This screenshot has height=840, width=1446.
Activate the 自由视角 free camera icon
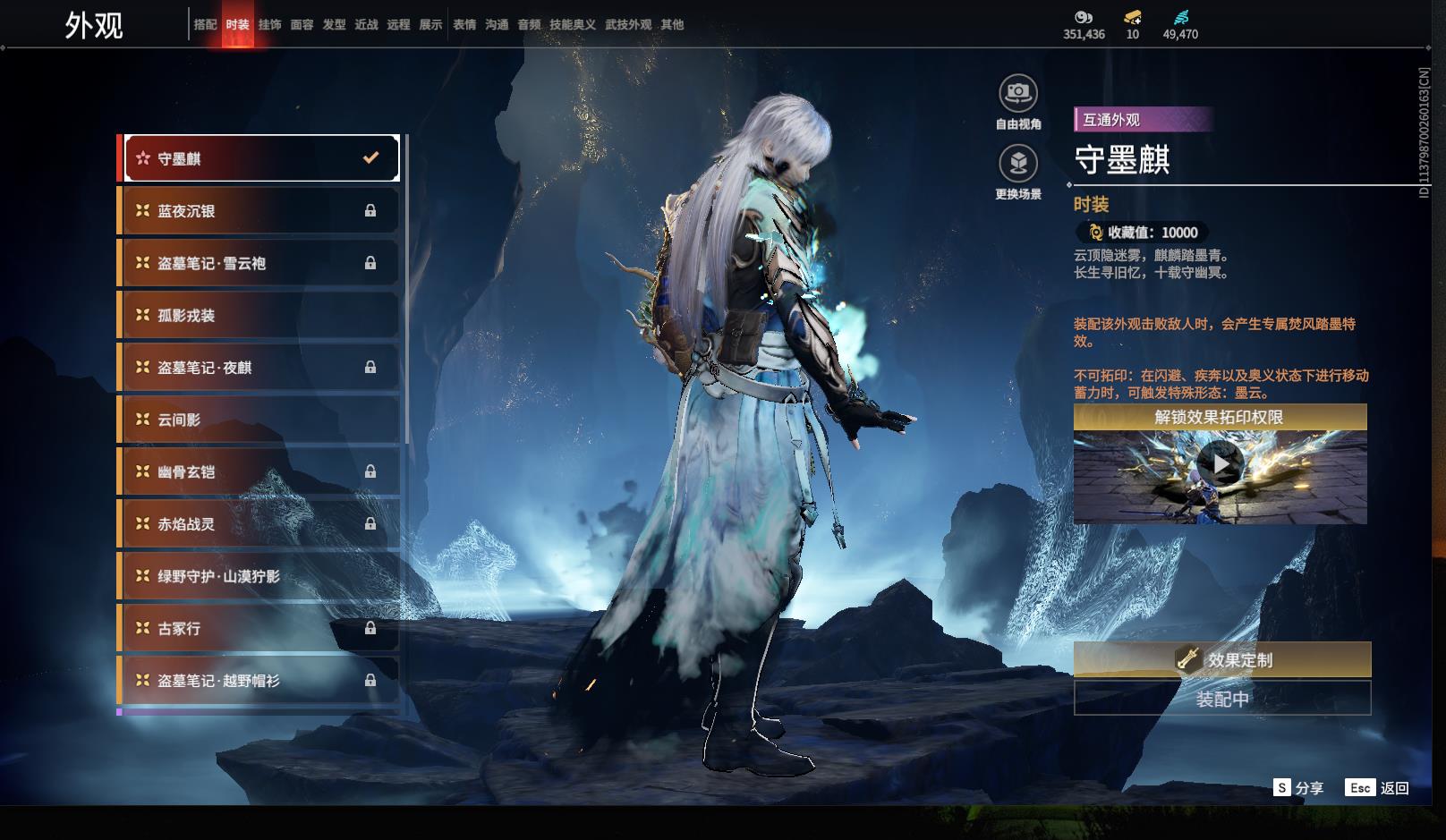click(x=1018, y=93)
